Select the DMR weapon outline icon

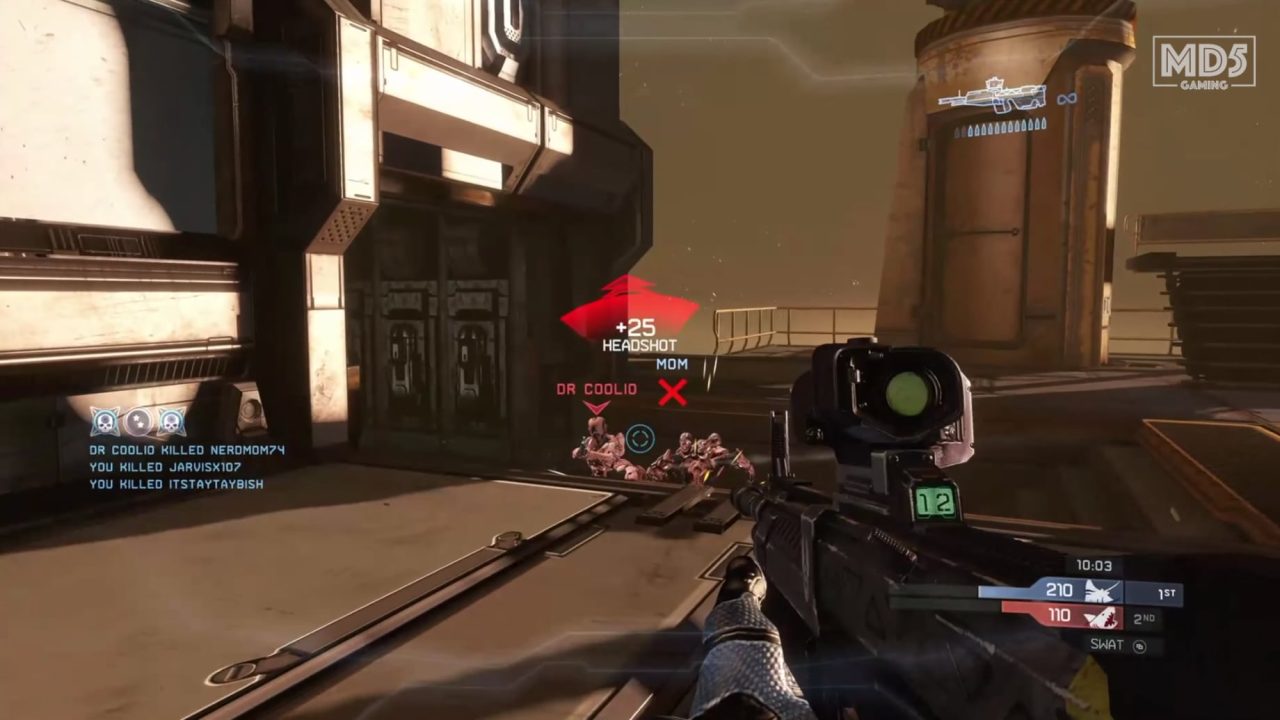pos(990,97)
